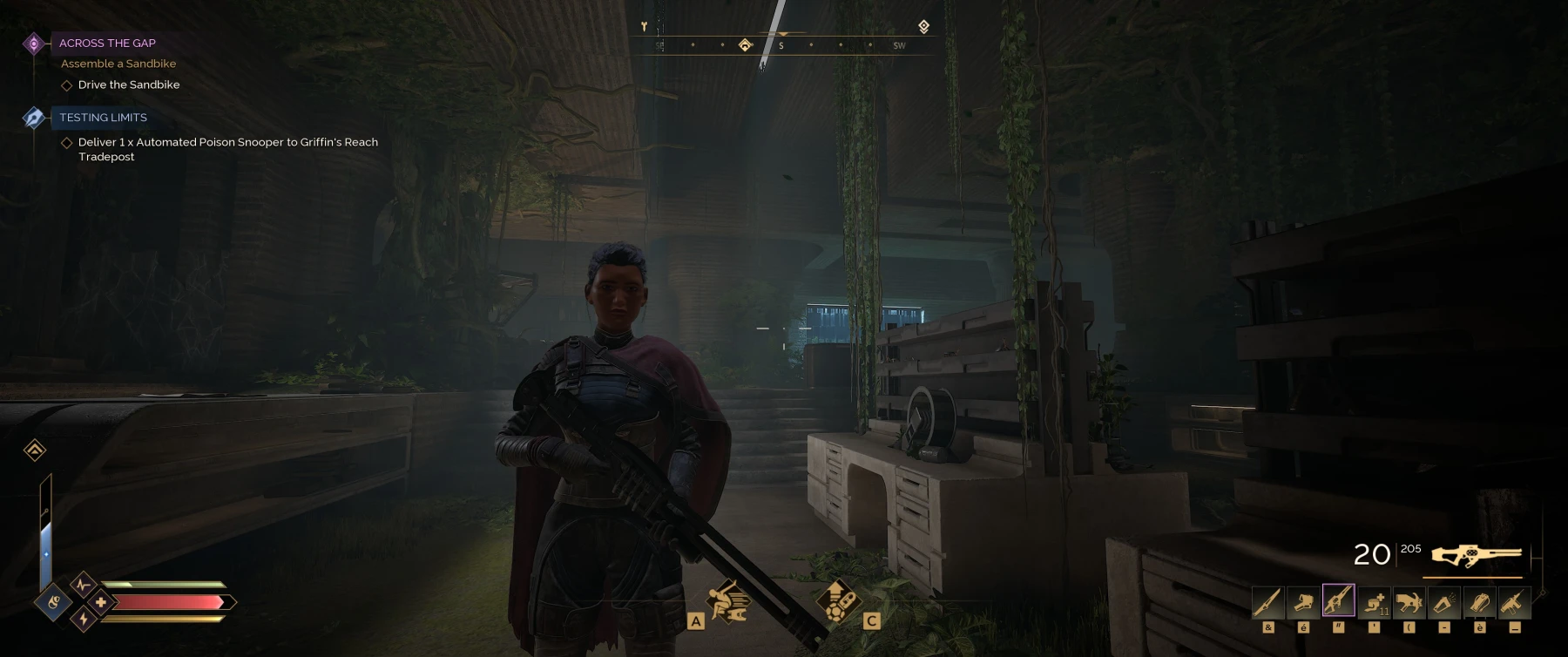Viewport: 1568px width, 657px height.
Task: Click the health cross diamond icon
Action: point(101,602)
